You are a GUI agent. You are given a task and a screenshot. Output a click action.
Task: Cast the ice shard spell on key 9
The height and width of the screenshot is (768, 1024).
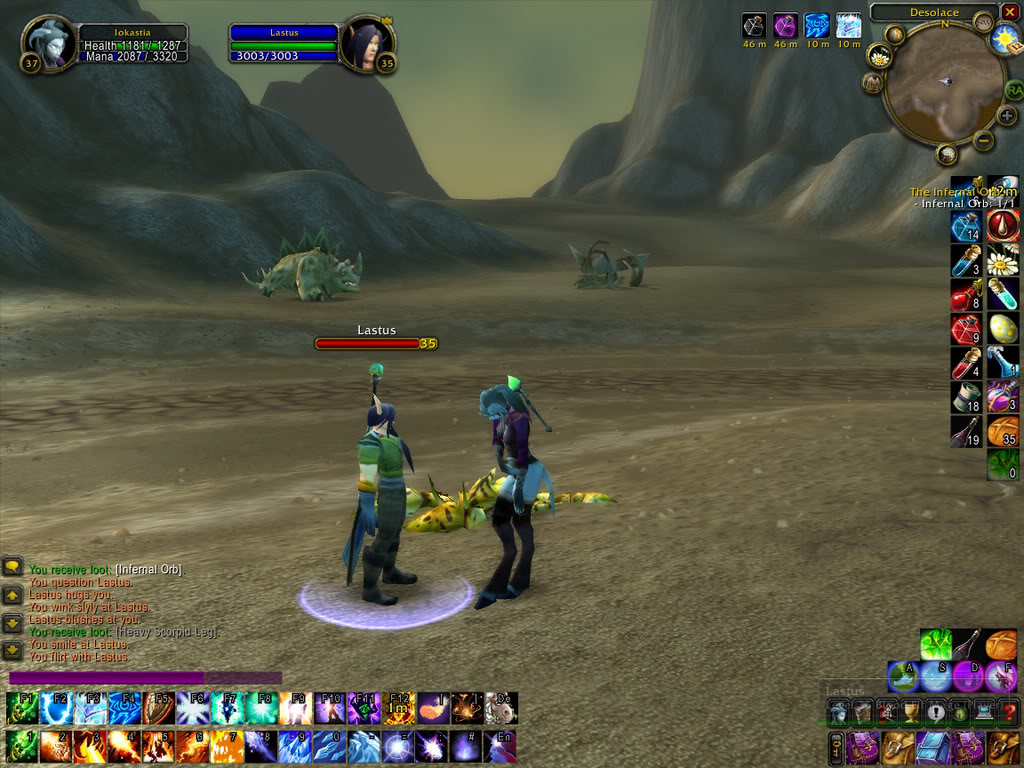pos(294,746)
